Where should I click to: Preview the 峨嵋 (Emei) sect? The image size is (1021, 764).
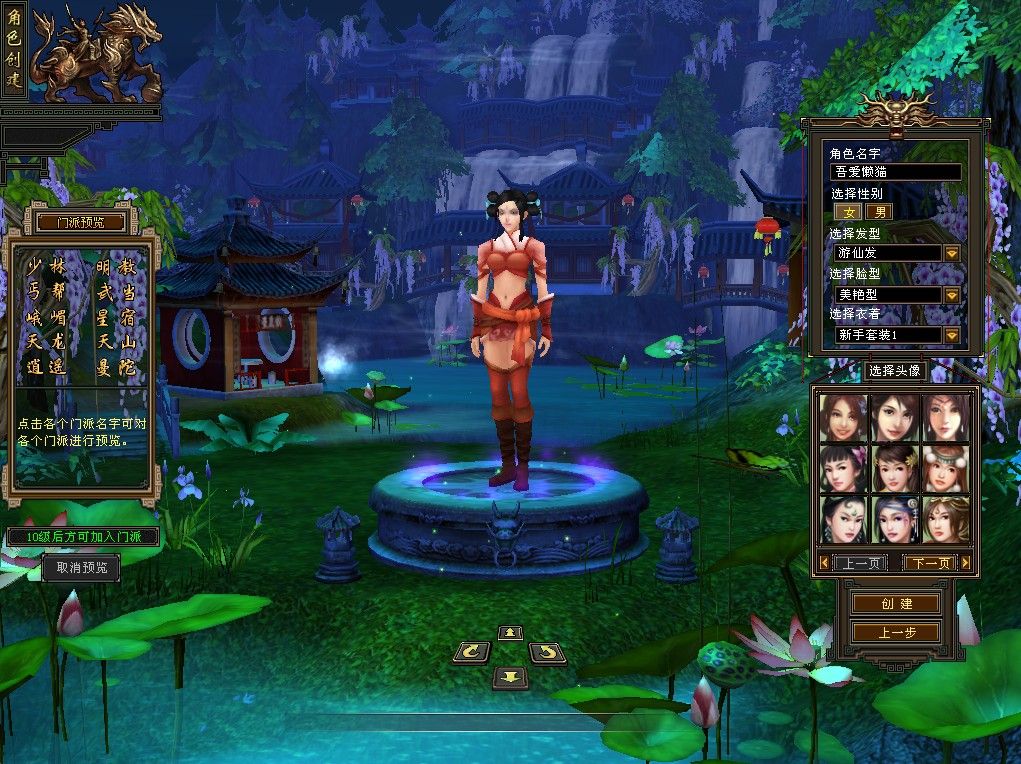coord(45,317)
